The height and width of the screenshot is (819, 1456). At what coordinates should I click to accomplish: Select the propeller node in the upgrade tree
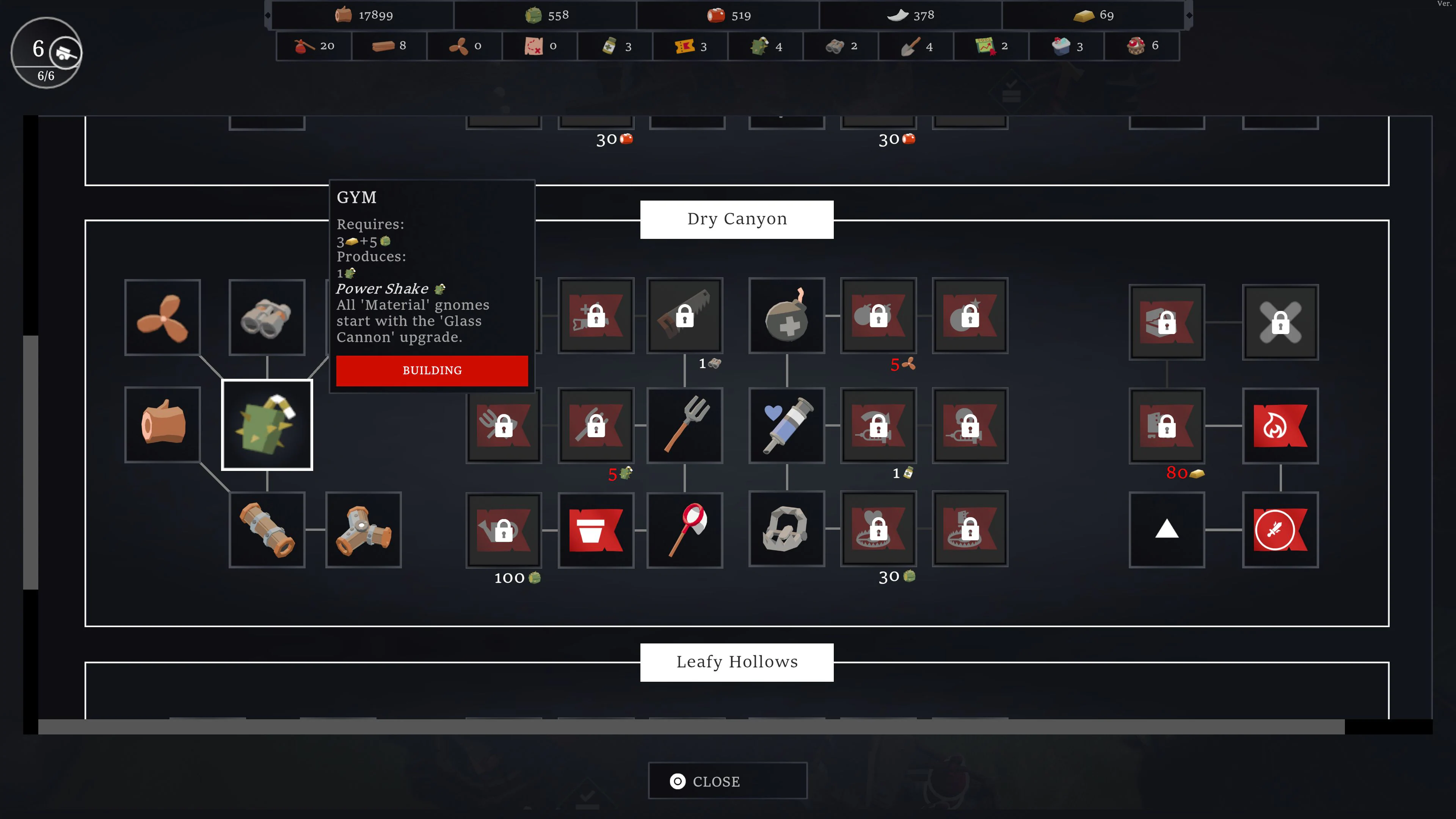point(162,318)
